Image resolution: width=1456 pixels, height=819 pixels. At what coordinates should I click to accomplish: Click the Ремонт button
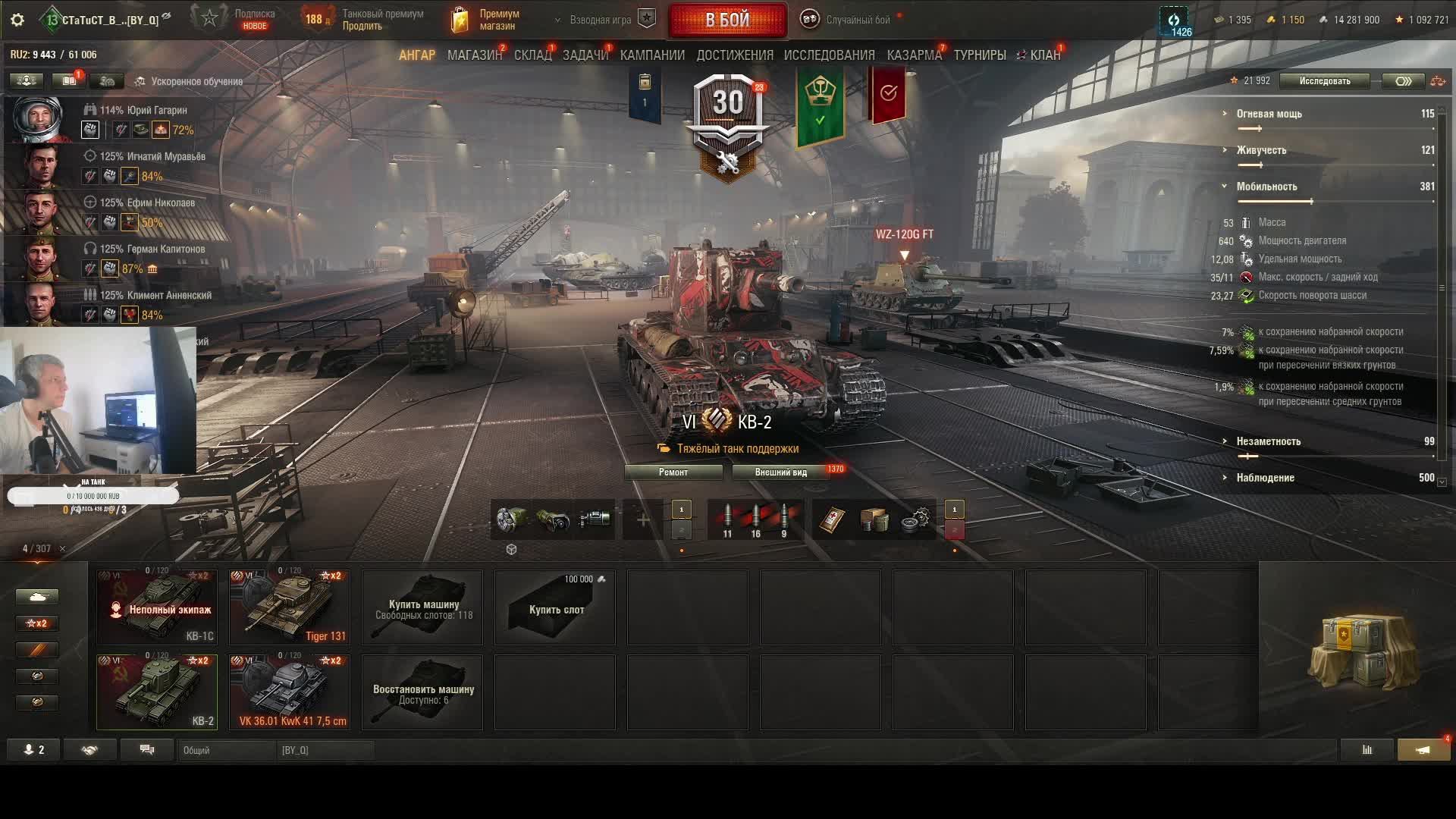(x=673, y=472)
